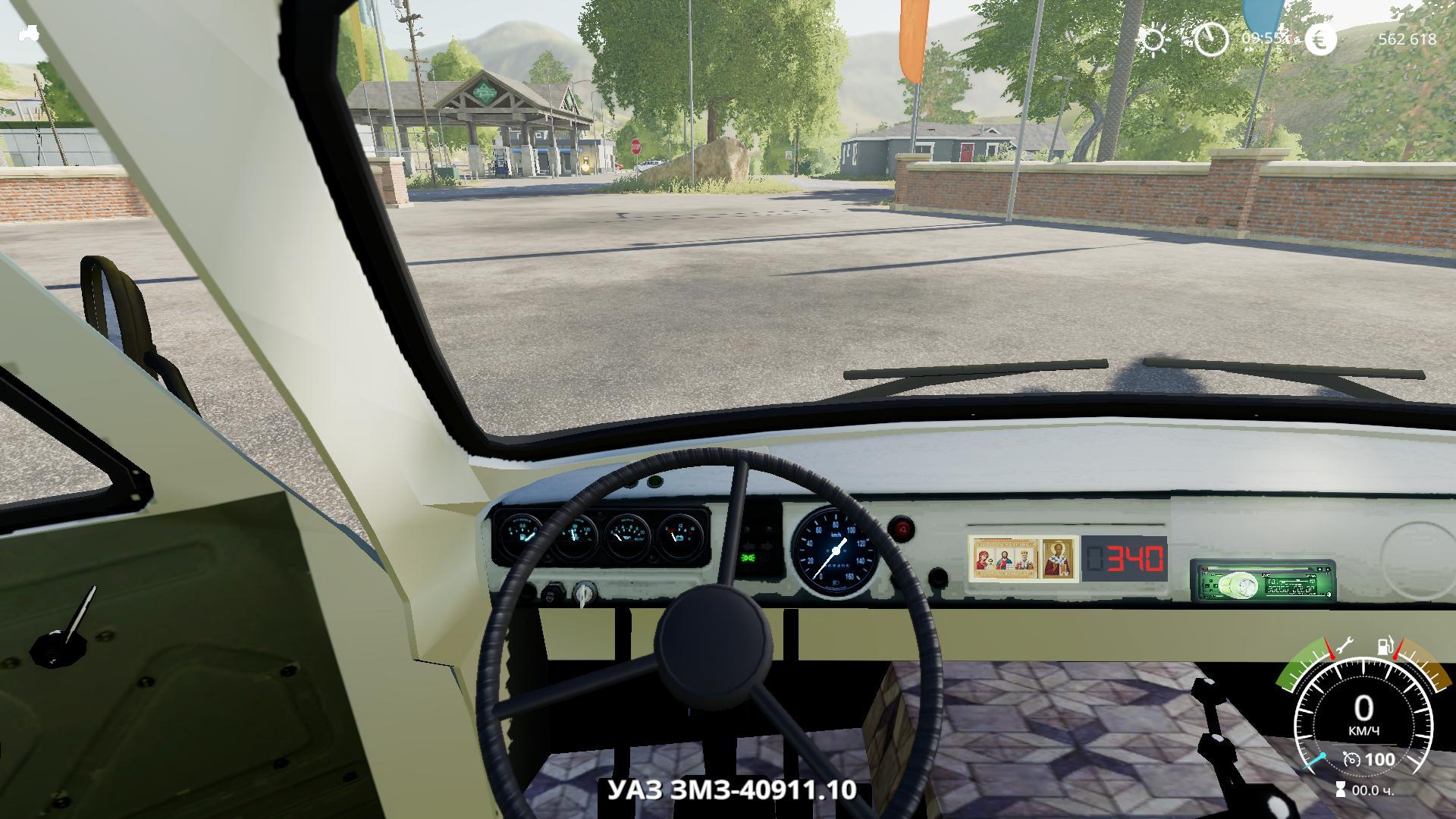1456x819 pixels.
Task: Click the game clock icon
Action: point(1211,38)
